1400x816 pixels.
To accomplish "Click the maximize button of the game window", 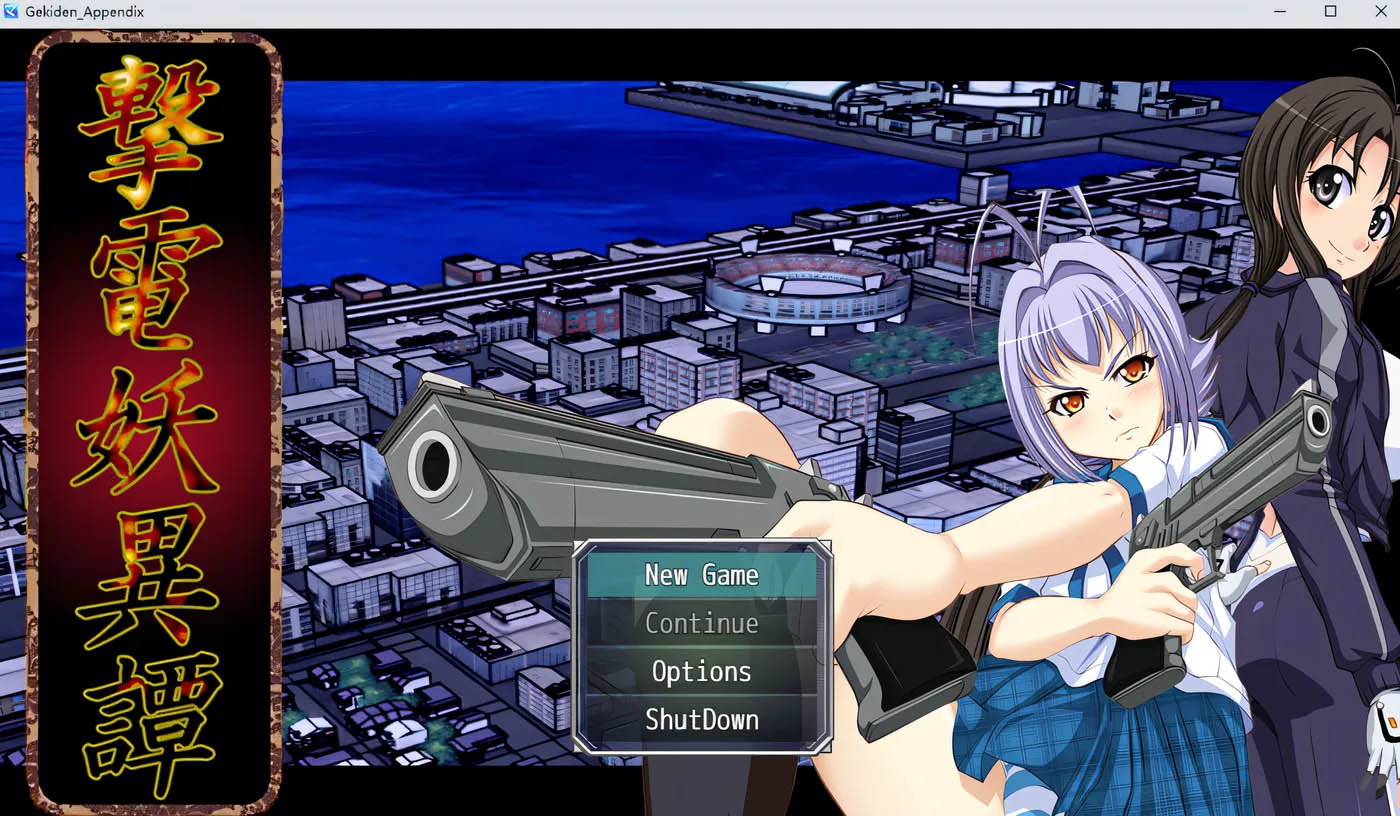I will (1330, 11).
